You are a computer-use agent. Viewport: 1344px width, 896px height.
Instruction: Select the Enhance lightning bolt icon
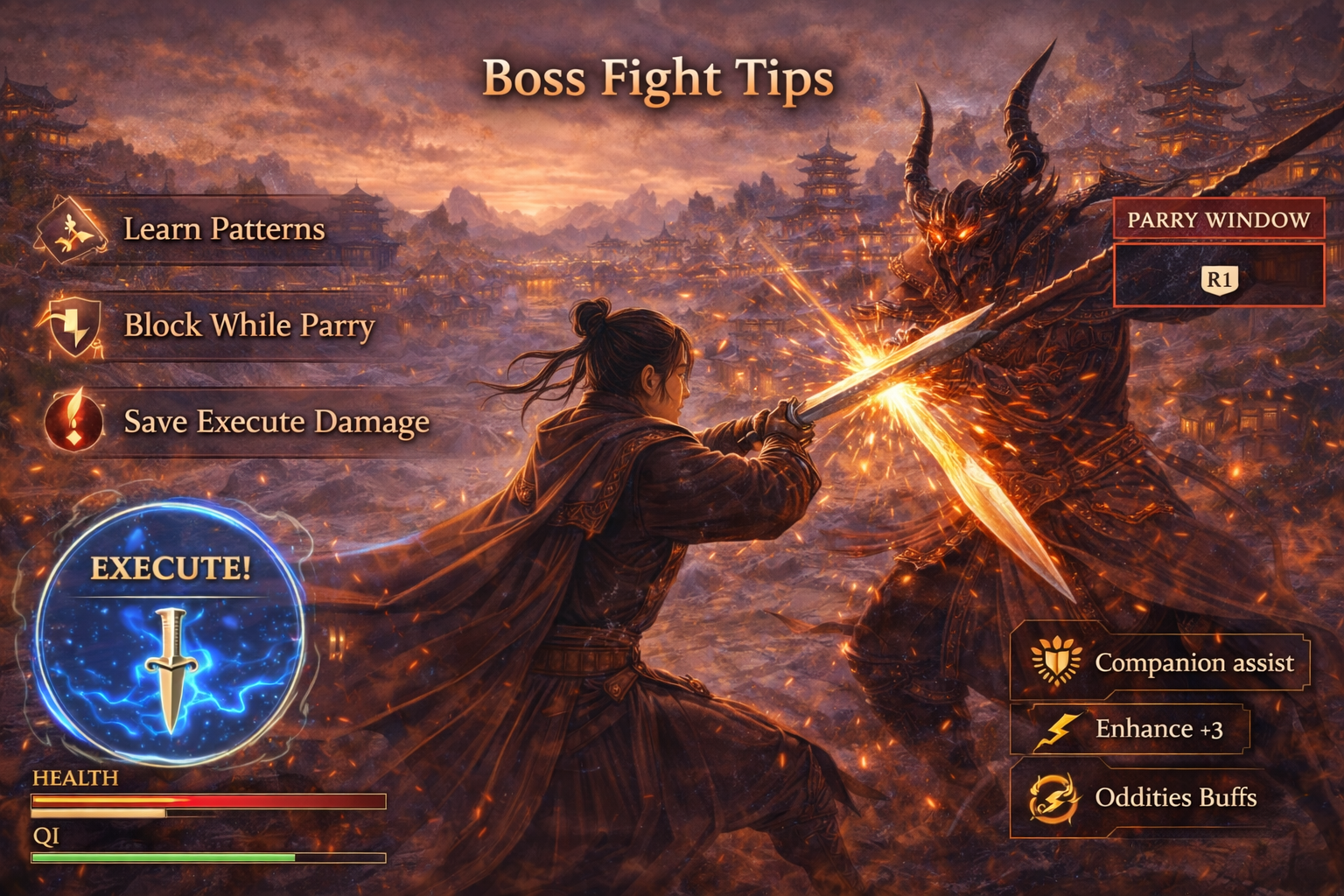[x=1060, y=729]
